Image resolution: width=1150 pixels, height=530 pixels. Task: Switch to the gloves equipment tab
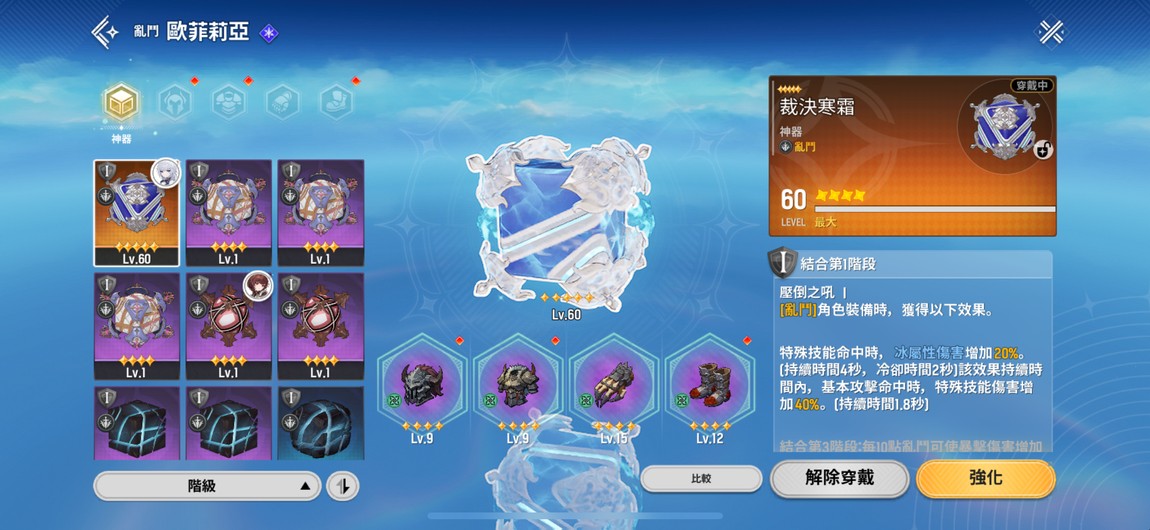point(283,101)
